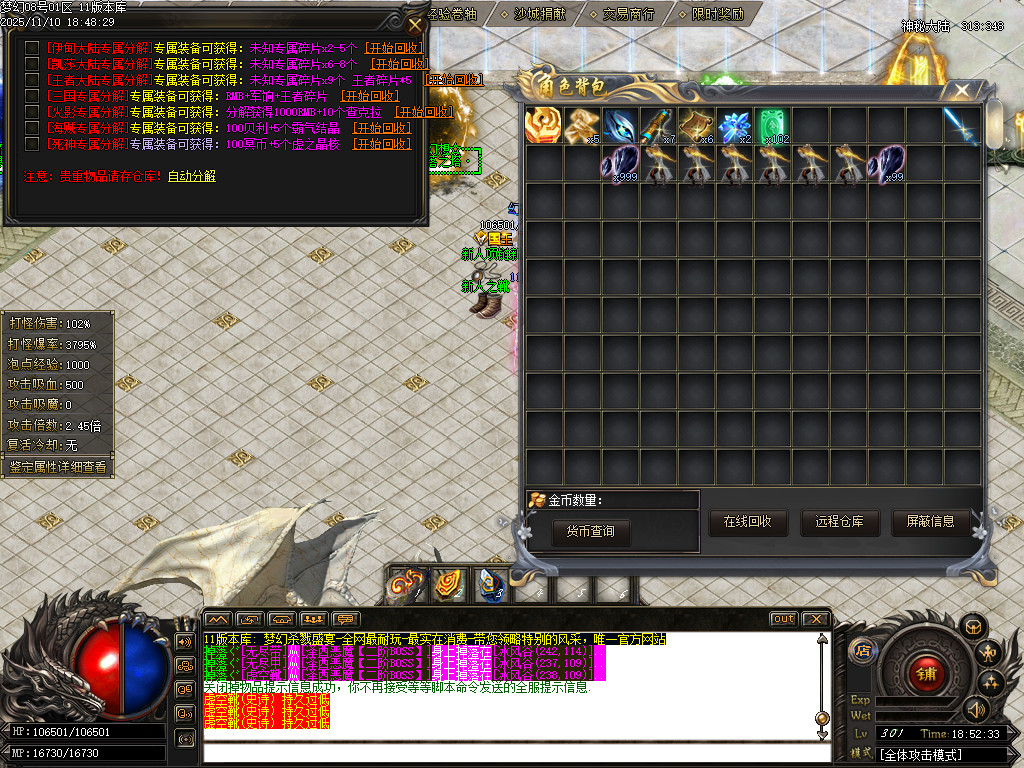Start recycling for 三国专属分解 row
The image size is (1024, 768).
click(x=370, y=96)
